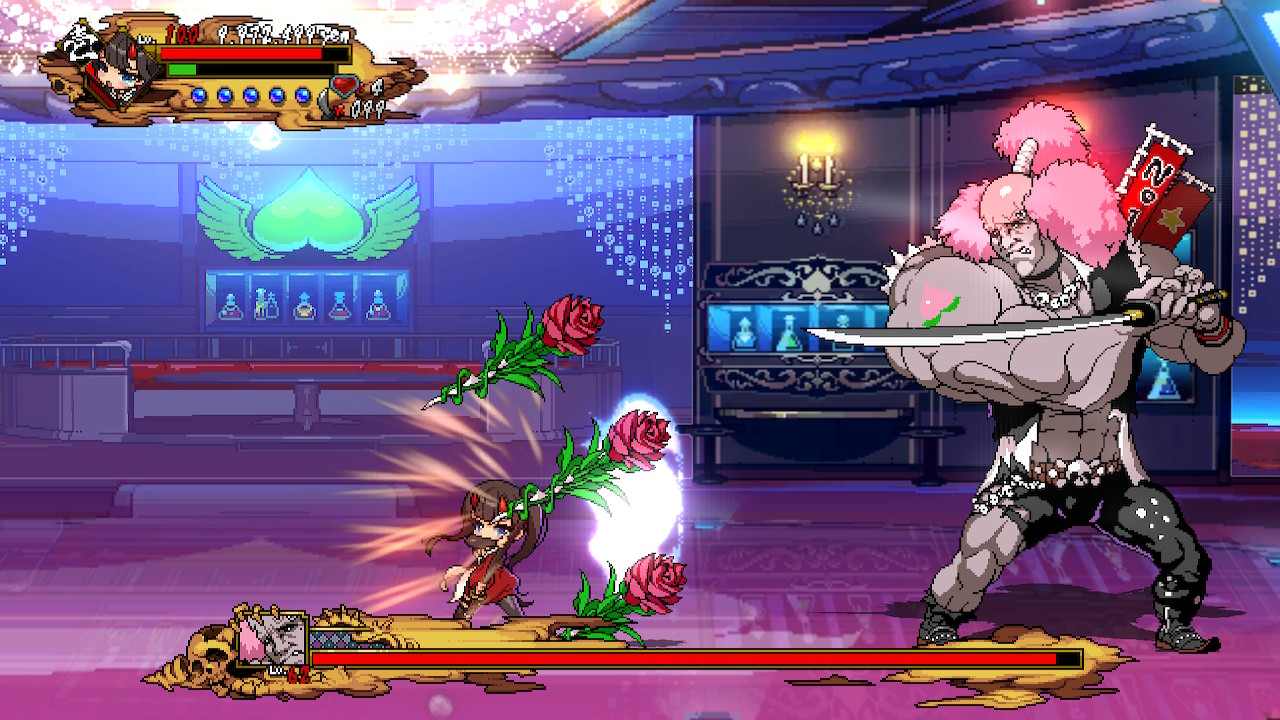
Task: Click the middle blue orb on the HUD
Action: [x=250, y=94]
